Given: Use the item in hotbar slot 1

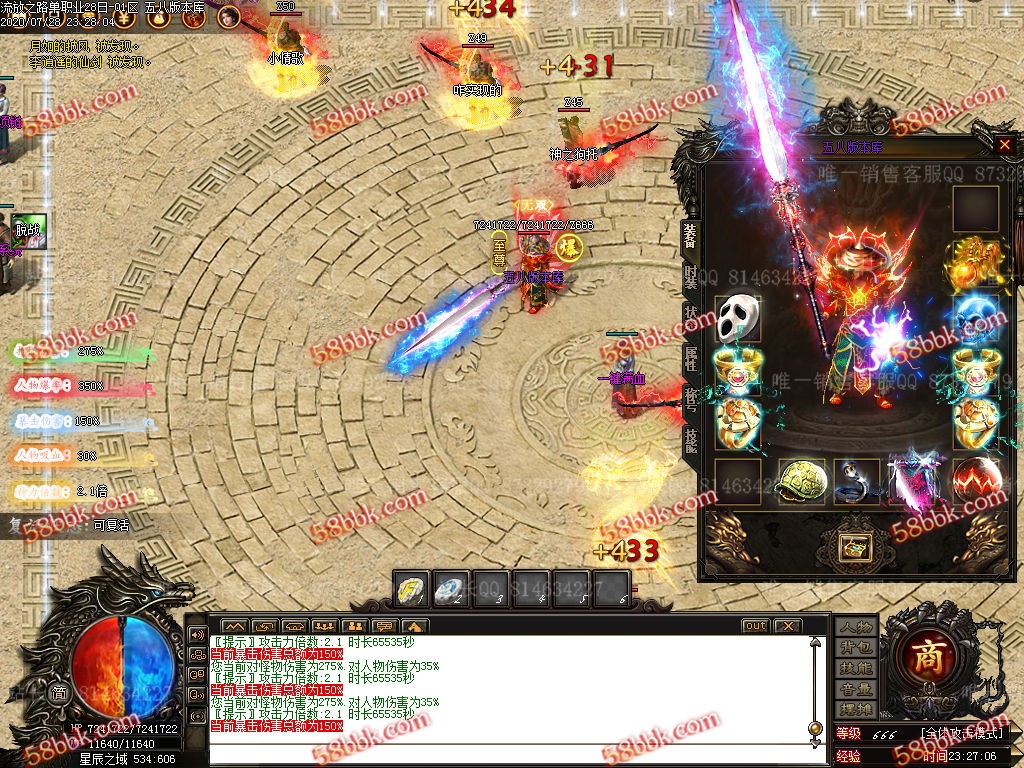Looking at the screenshot, I should pyautogui.click(x=410, y=588).
